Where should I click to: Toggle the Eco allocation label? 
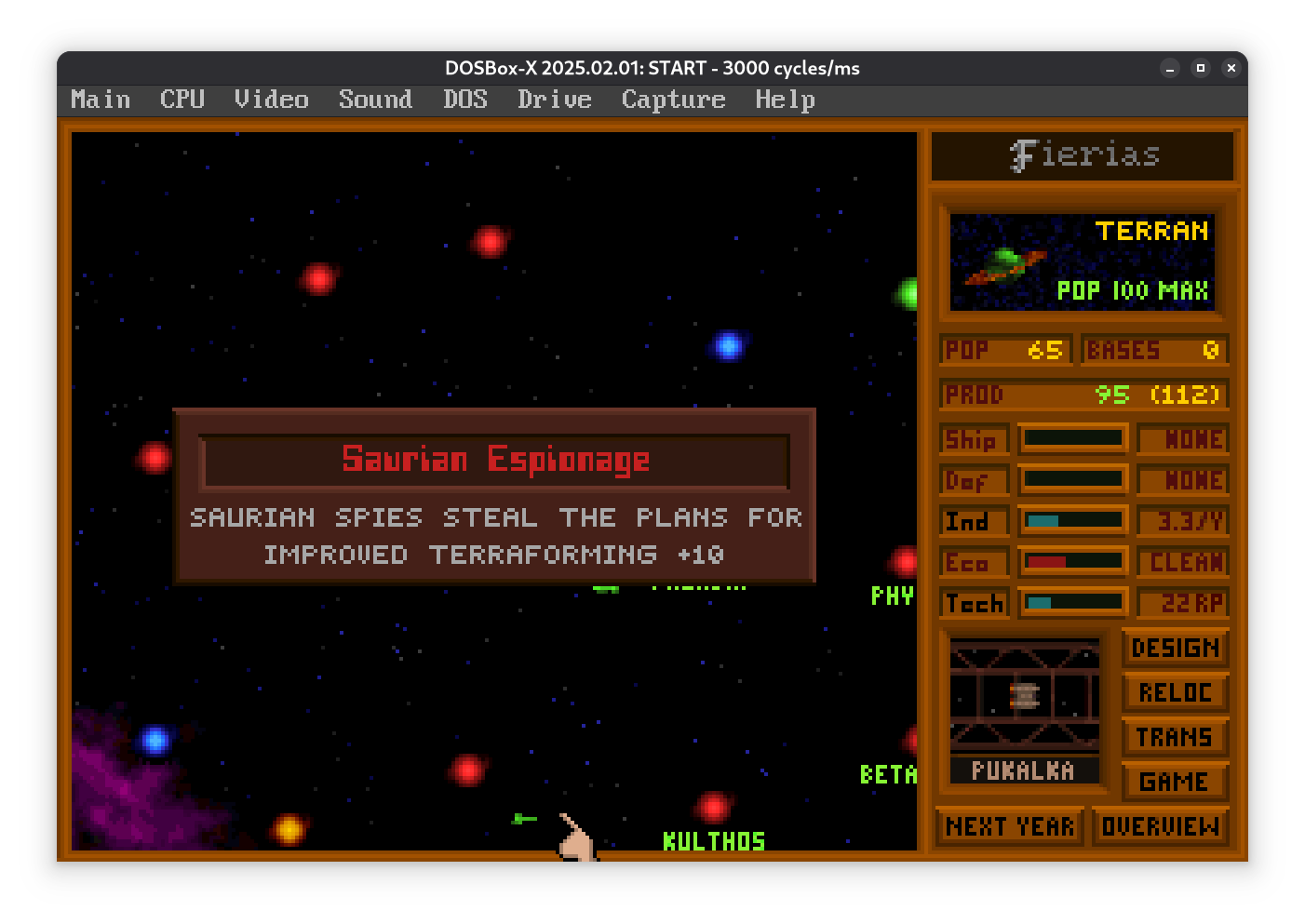point(973,562)
